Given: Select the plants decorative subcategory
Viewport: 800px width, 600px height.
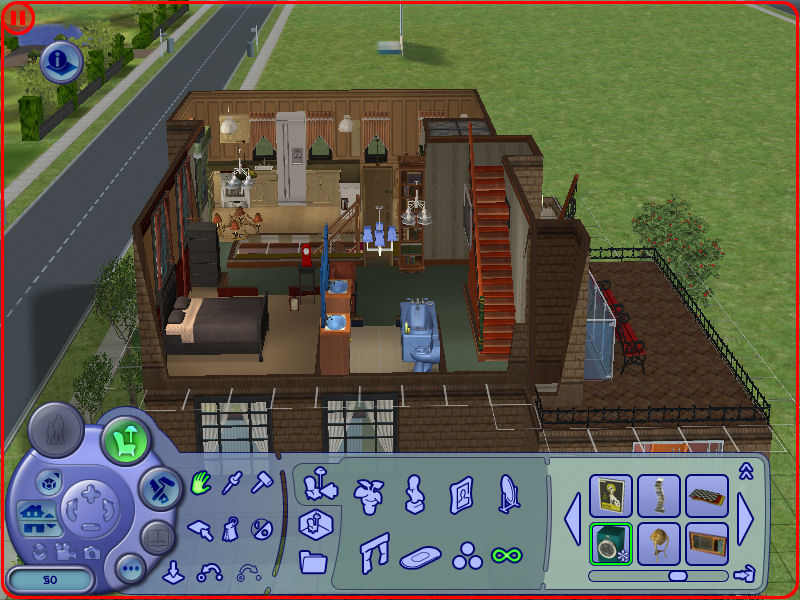Looking at the screenshot, I should [368, 491].
